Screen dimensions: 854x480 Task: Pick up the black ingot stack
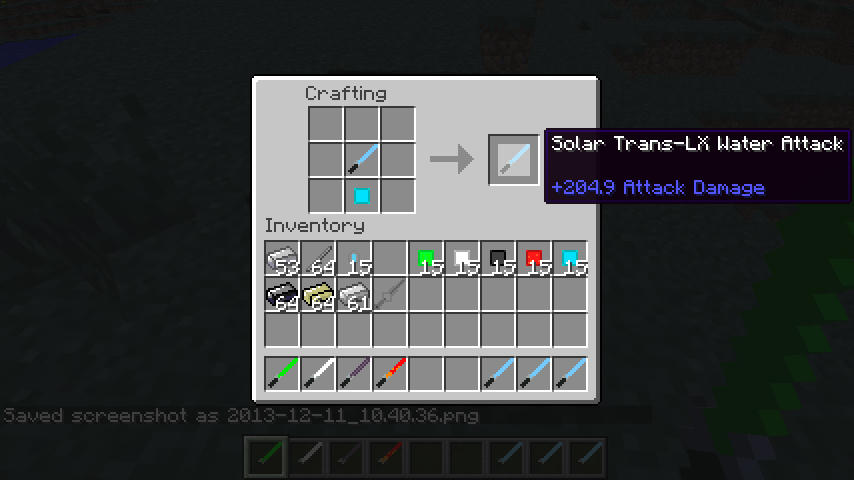pos(283,295)
